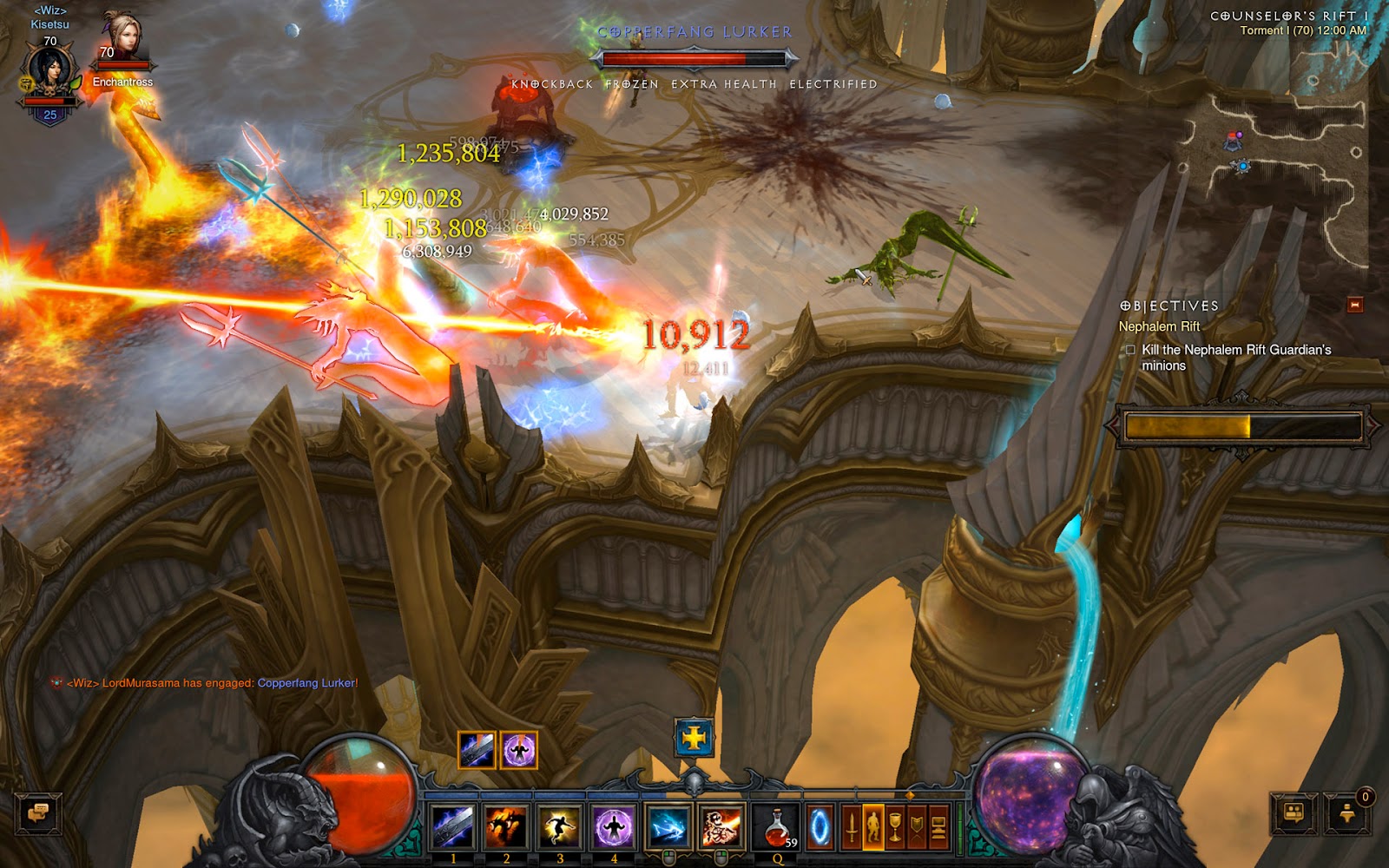Open the notifications button showing 0
1389x868 pixels.
(1347, 814)
